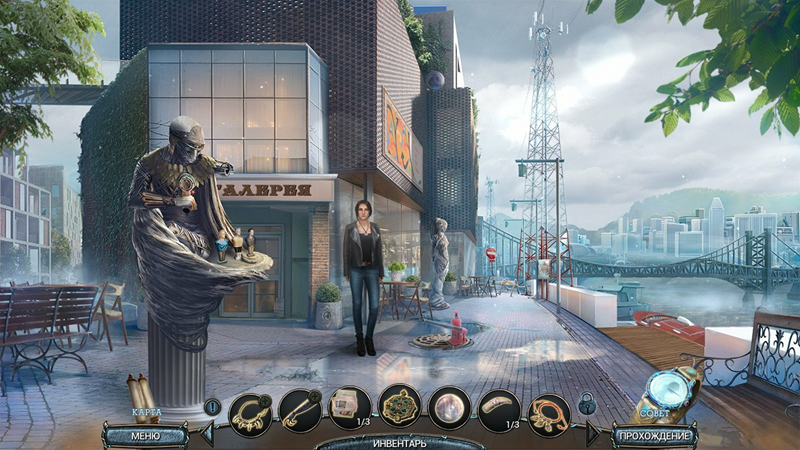The image size is (800, 450).
Task: Select the orange cord necklace item
Action: coord(549,409)
